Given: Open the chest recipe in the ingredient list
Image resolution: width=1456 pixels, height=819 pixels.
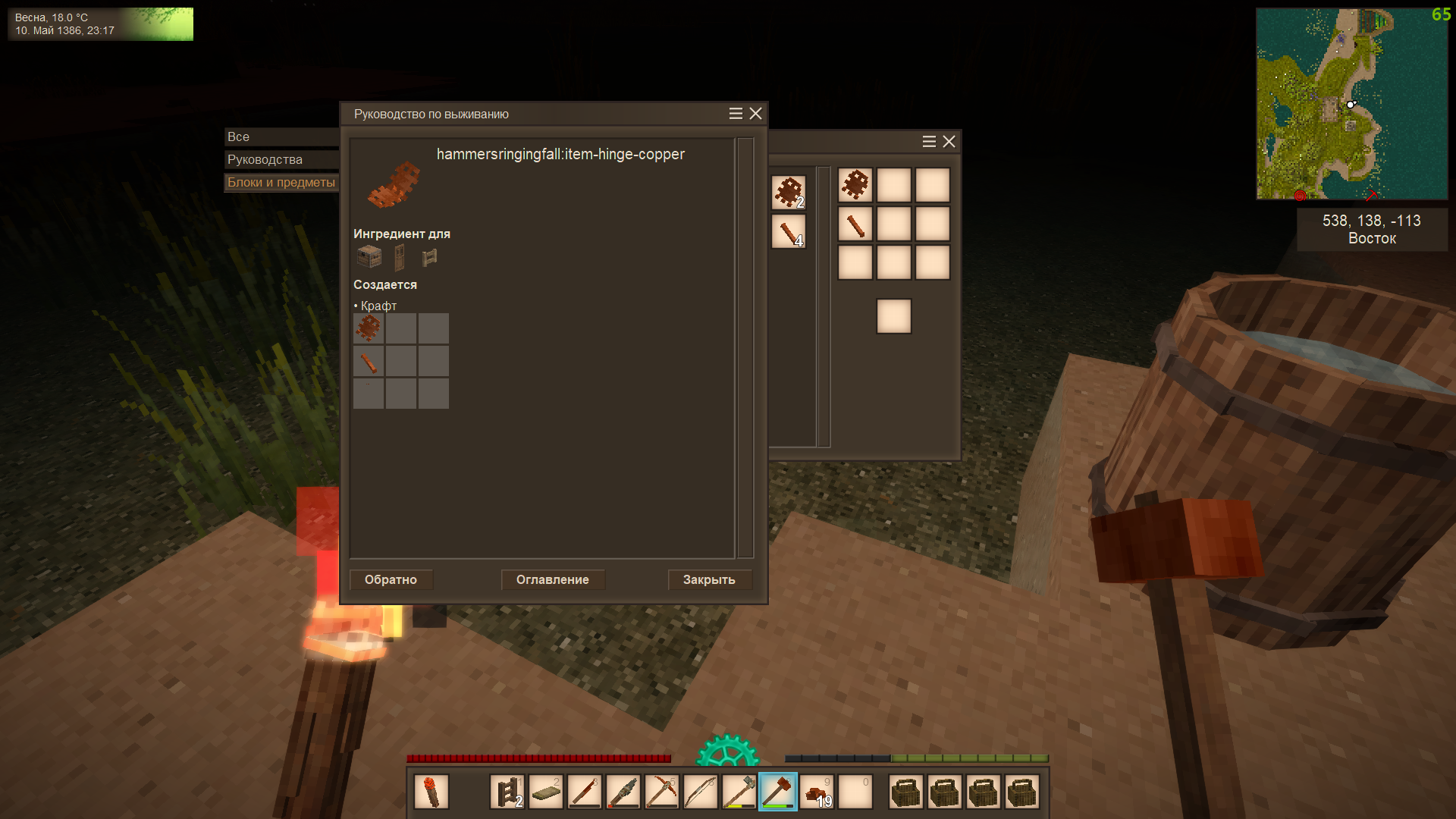Looking at the screenshot, I should [369, 257].
